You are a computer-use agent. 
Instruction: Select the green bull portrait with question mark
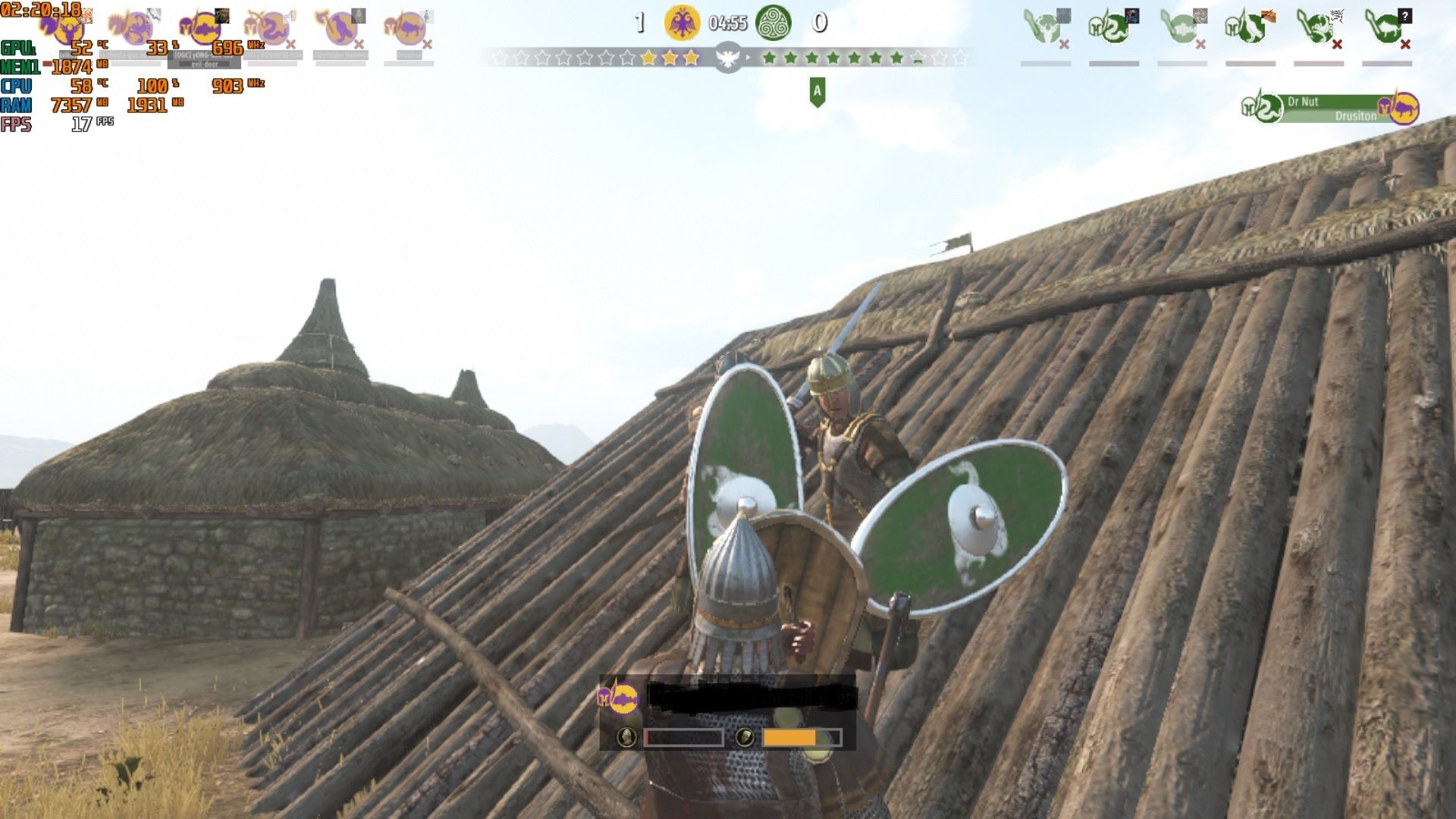[1386, 28]
